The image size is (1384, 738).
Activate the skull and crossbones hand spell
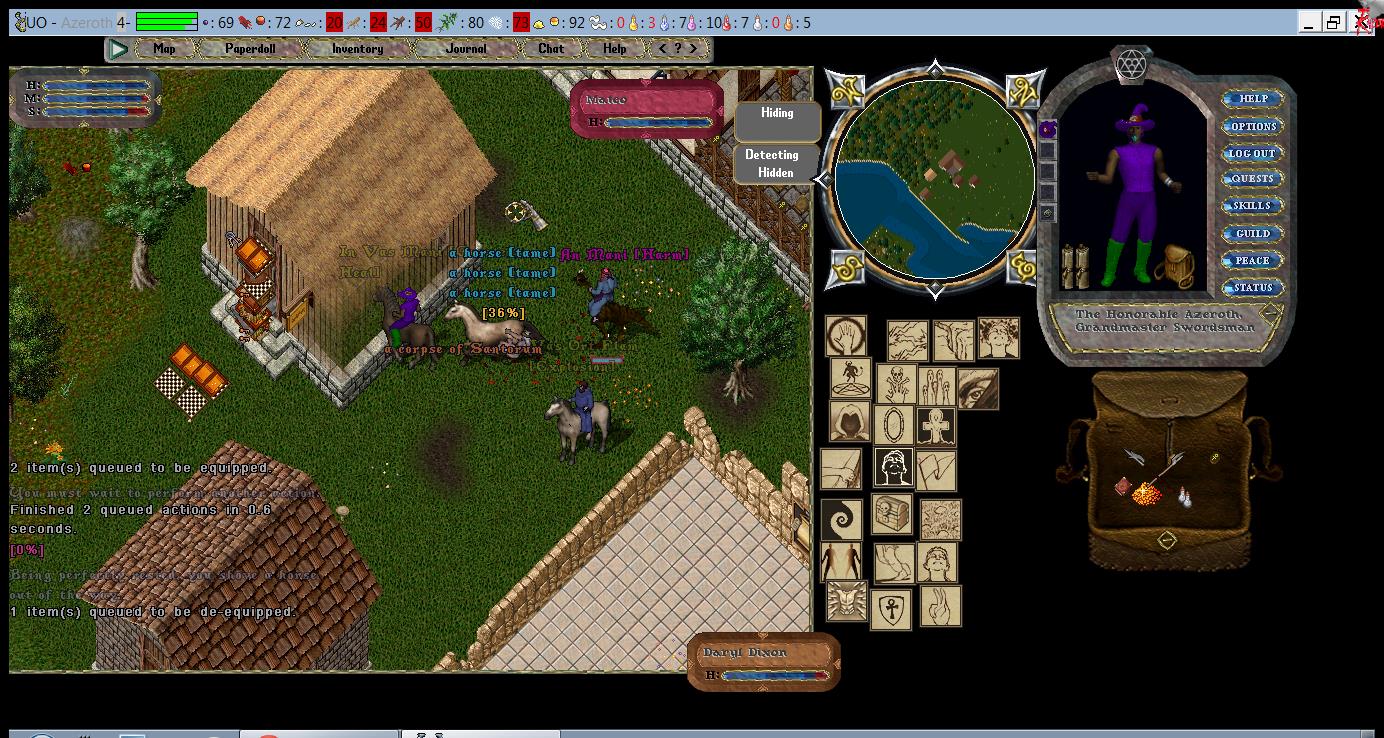tap(896, 383)
